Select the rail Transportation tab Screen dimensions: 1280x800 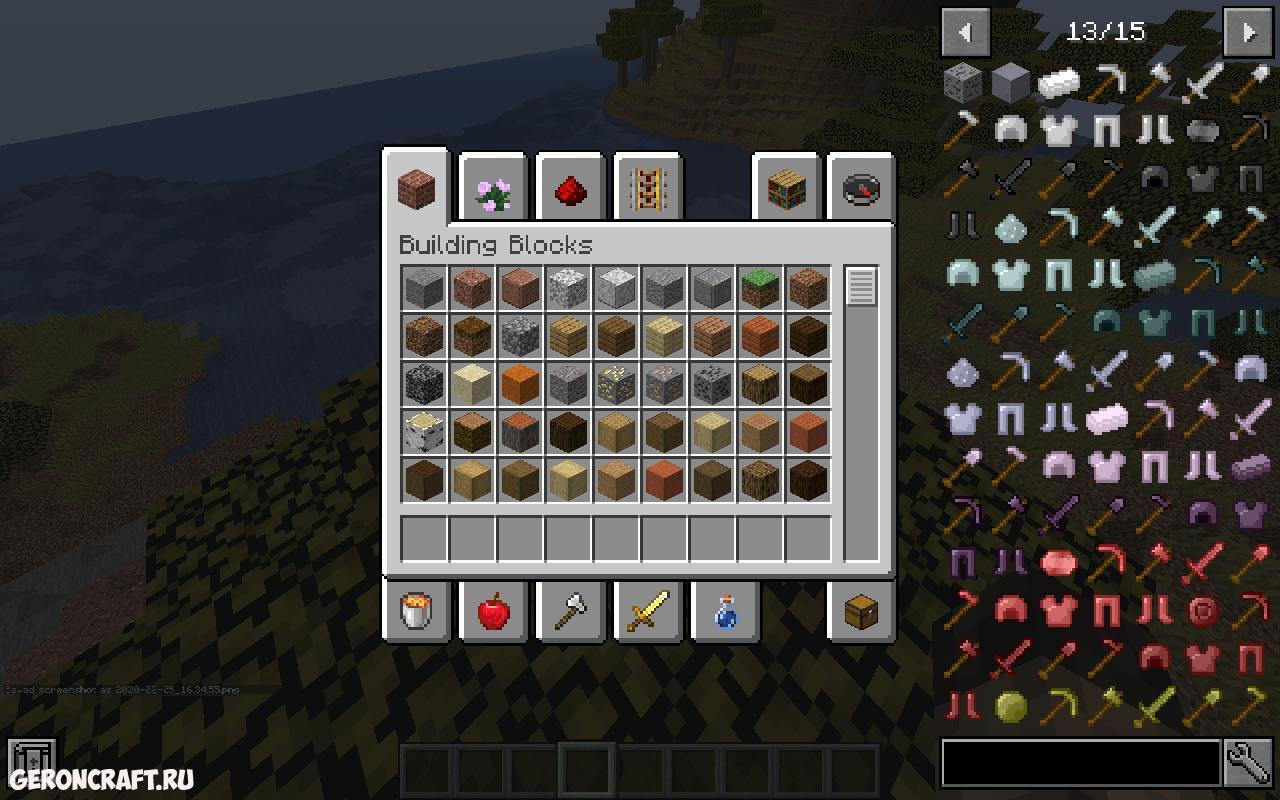click(x=647, y=190)
